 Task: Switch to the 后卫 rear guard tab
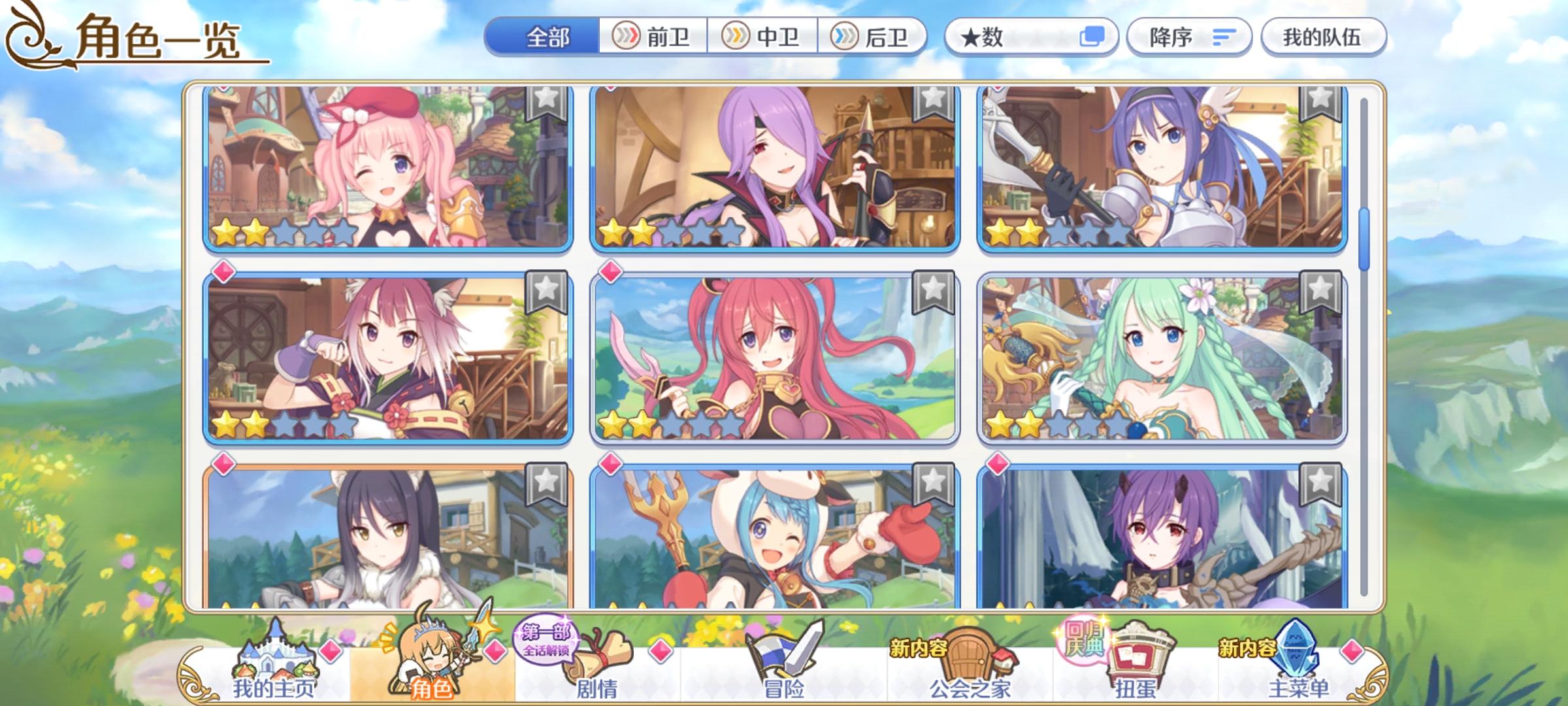point(875,37)
